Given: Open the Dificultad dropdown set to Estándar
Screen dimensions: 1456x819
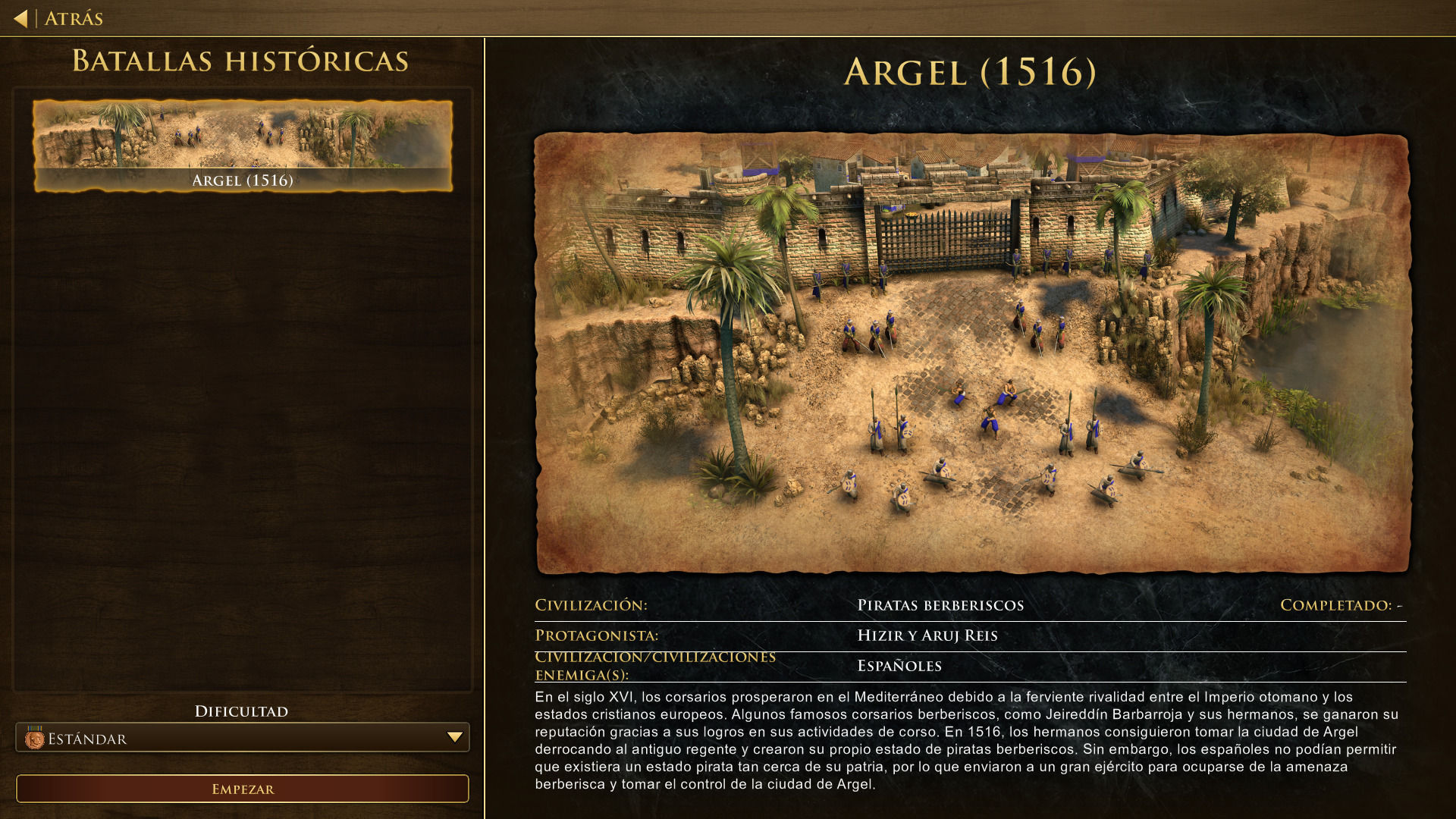Looking at the screenshot, I should point(243,738).
